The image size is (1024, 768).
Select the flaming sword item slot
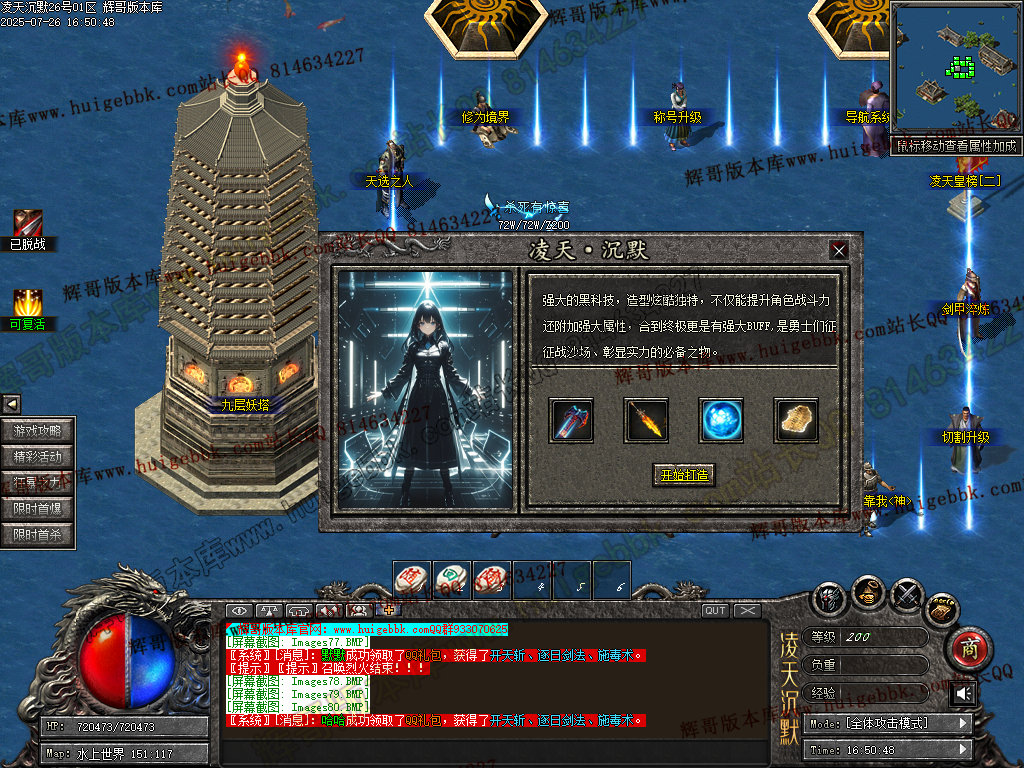tap(647, 420)
